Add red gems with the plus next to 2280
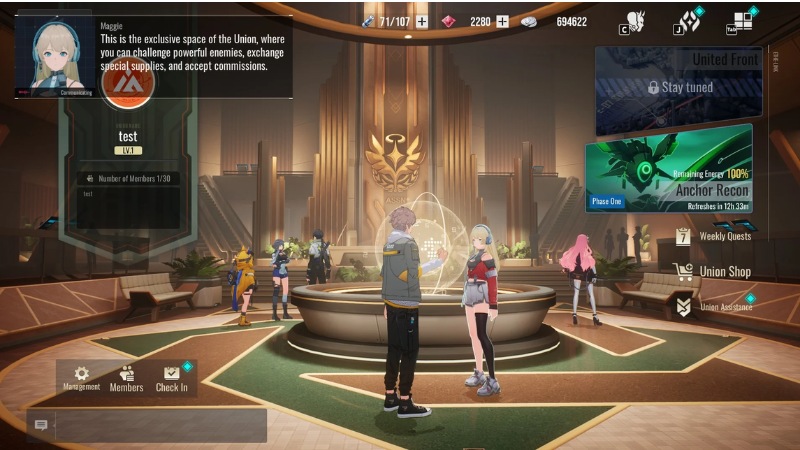 coord(502,21)
